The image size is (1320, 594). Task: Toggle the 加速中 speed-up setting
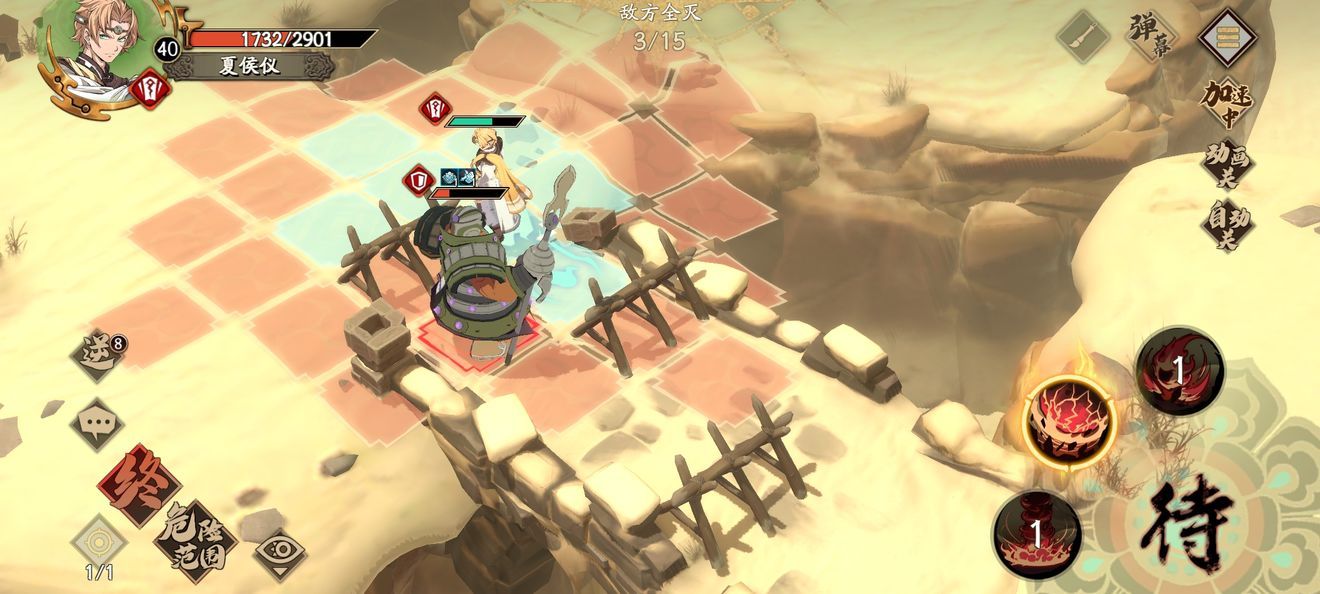click(x=1227, y=103)
